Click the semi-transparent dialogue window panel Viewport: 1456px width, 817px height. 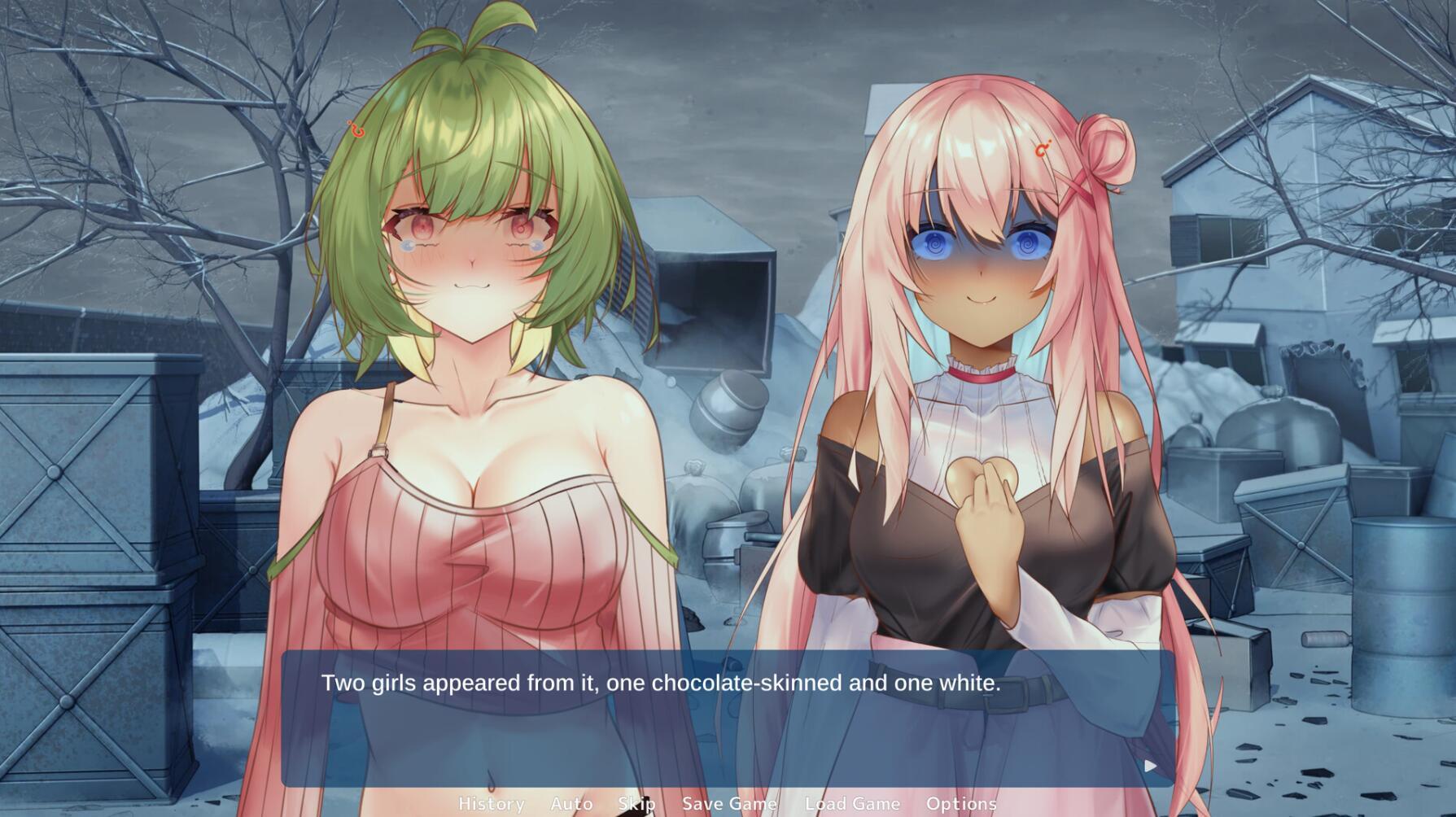tap(724, 732)
